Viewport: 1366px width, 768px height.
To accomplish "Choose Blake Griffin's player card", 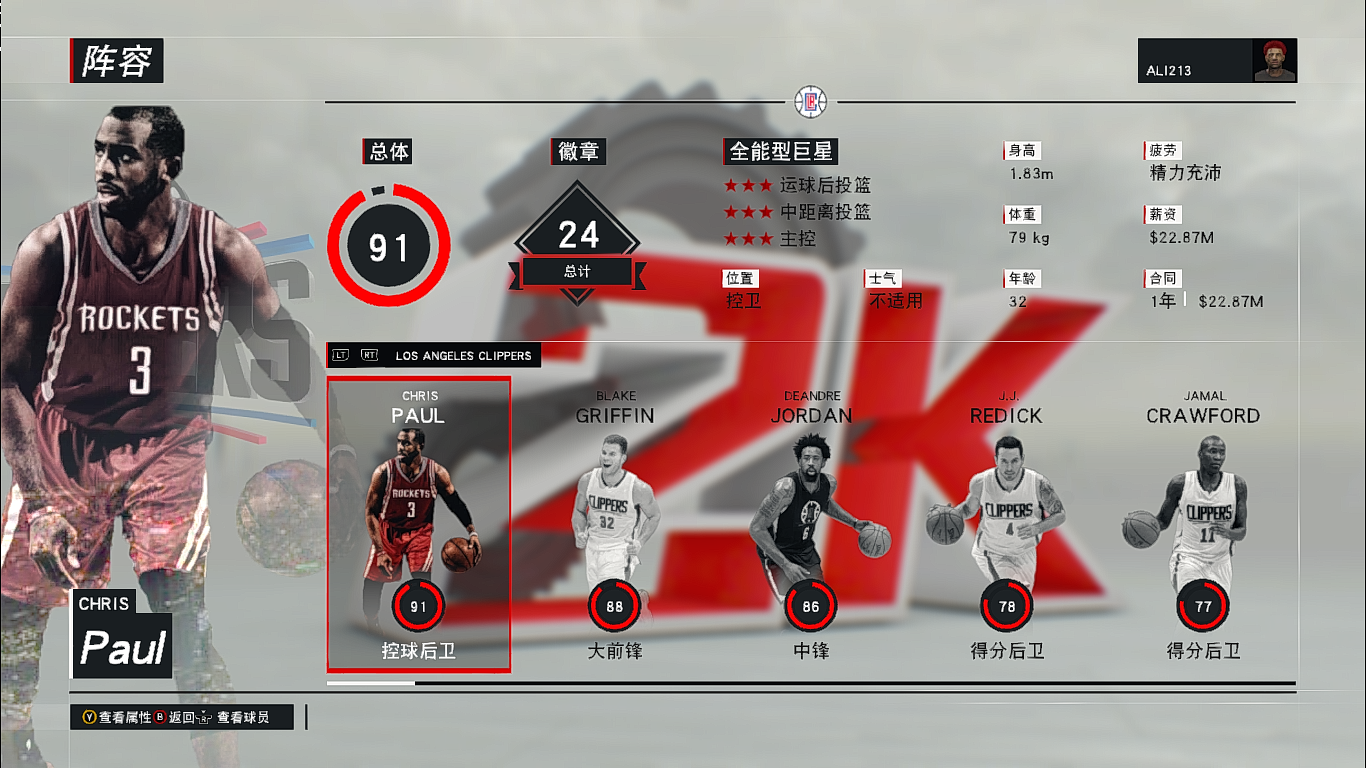I will (x=614, y=524).
